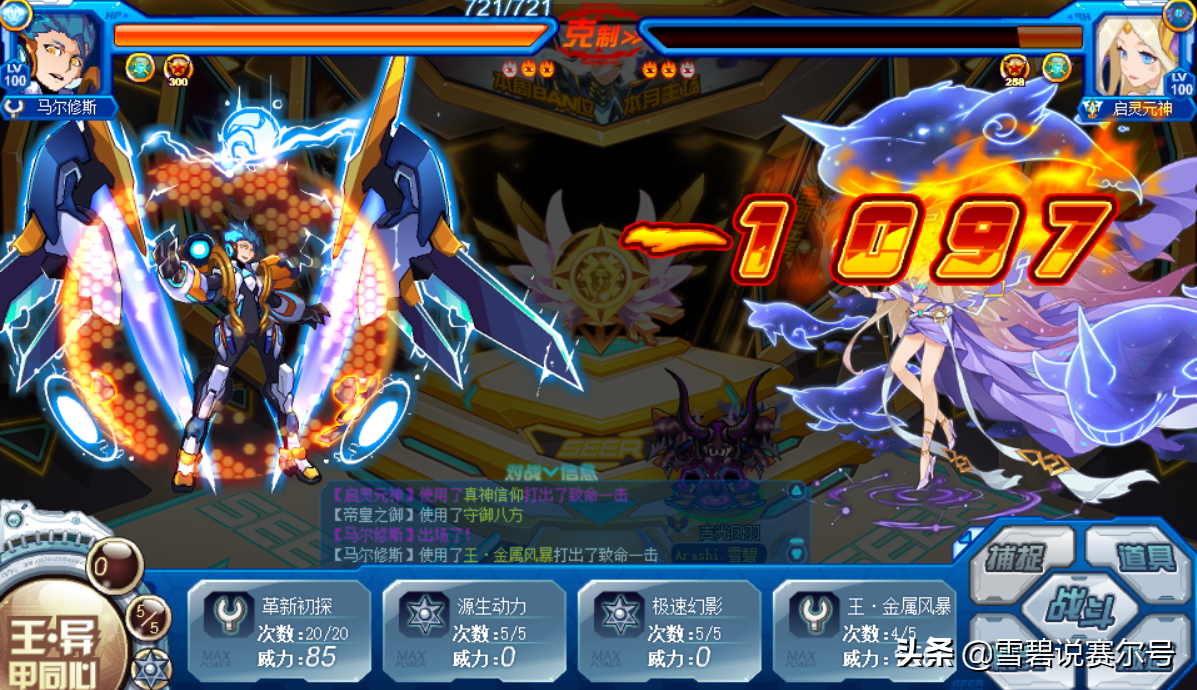
Task: Inspect the opponent's teal status buff icon
Action: click(x=1056, y=67)
